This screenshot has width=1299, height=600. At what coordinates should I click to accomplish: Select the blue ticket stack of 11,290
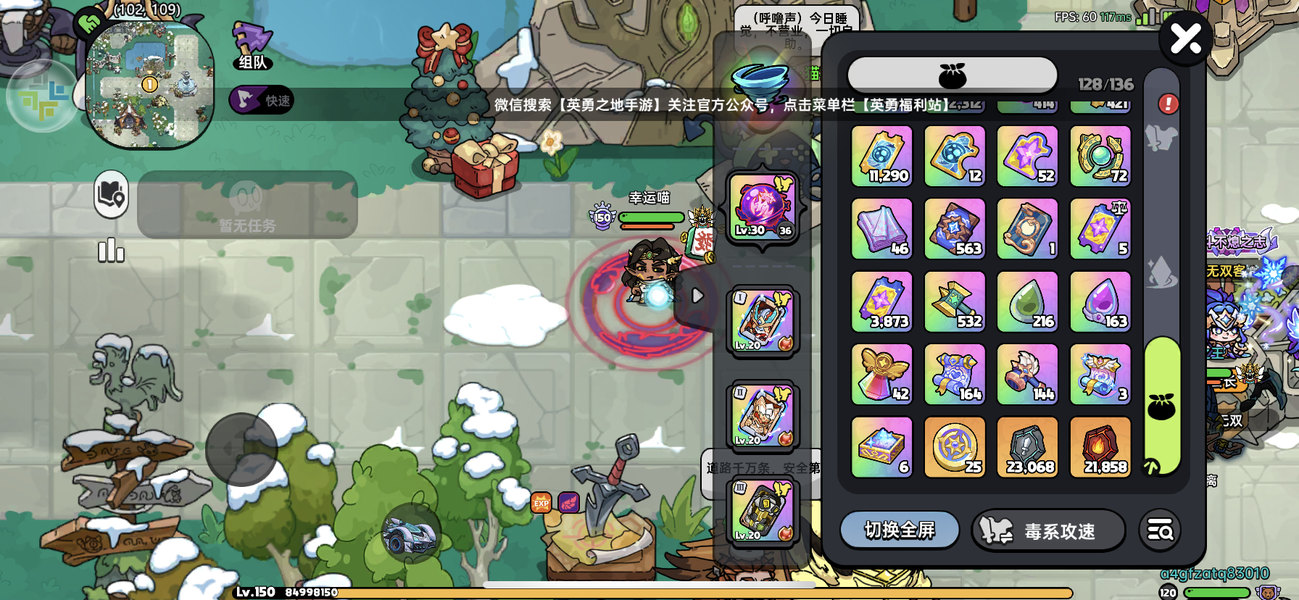point(881,156)
